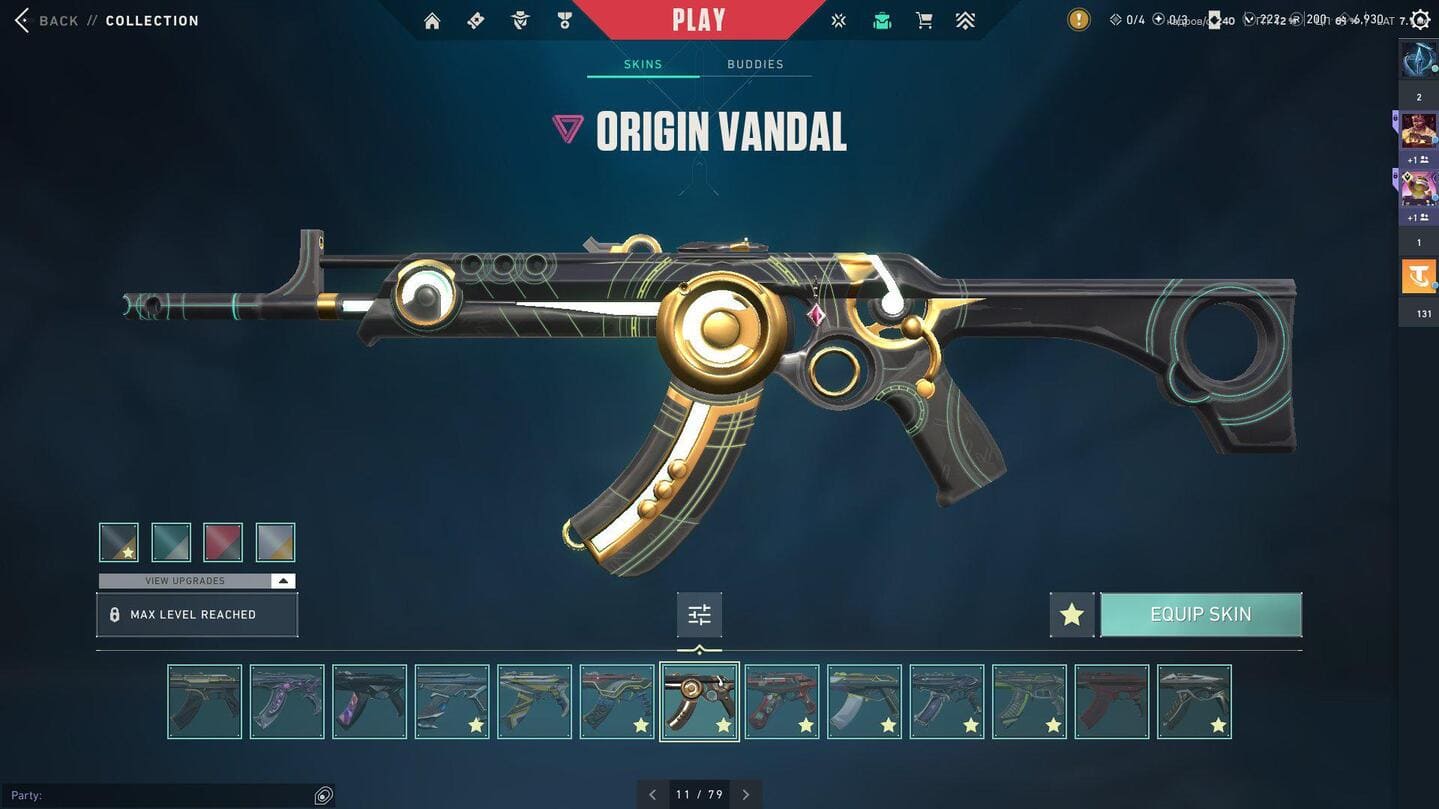The height and width of the screenshot is (809, 1439).
Task: Switch to the Buddies tab
Action: [755, 64]
